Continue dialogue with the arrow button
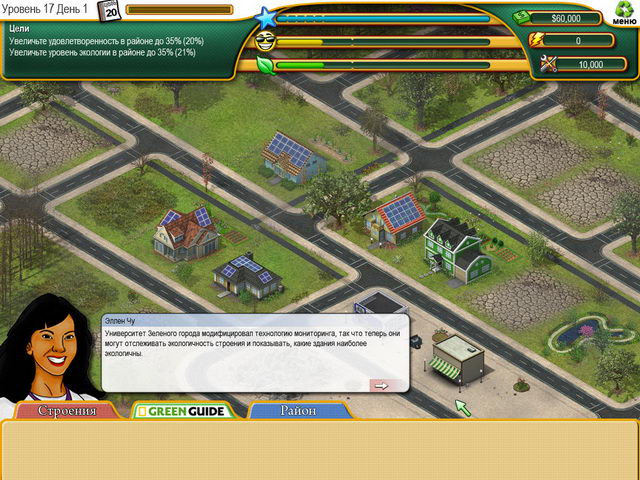 coord(379,385)
